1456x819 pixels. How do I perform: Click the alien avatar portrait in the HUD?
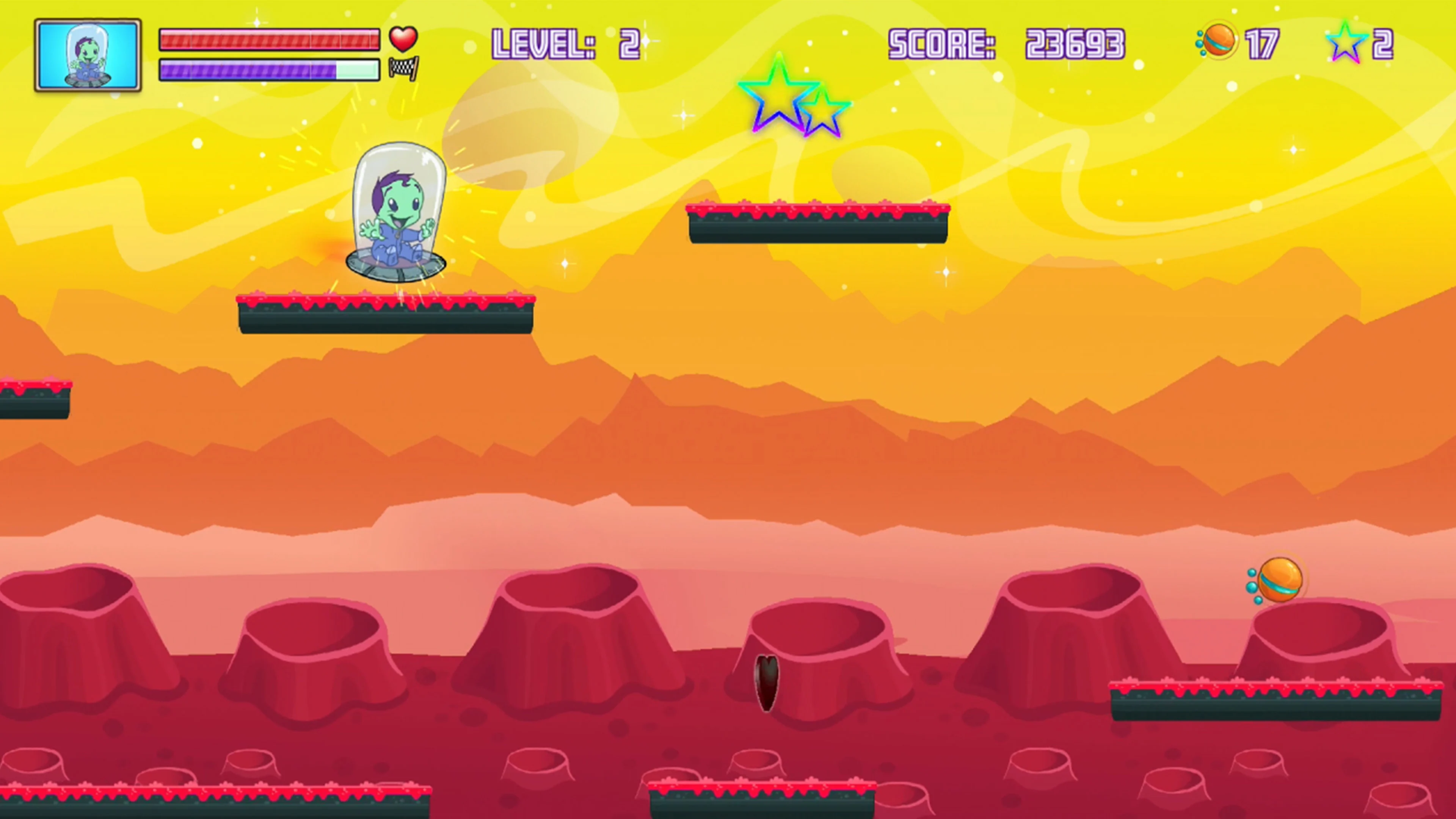click(x=88, y=54)
